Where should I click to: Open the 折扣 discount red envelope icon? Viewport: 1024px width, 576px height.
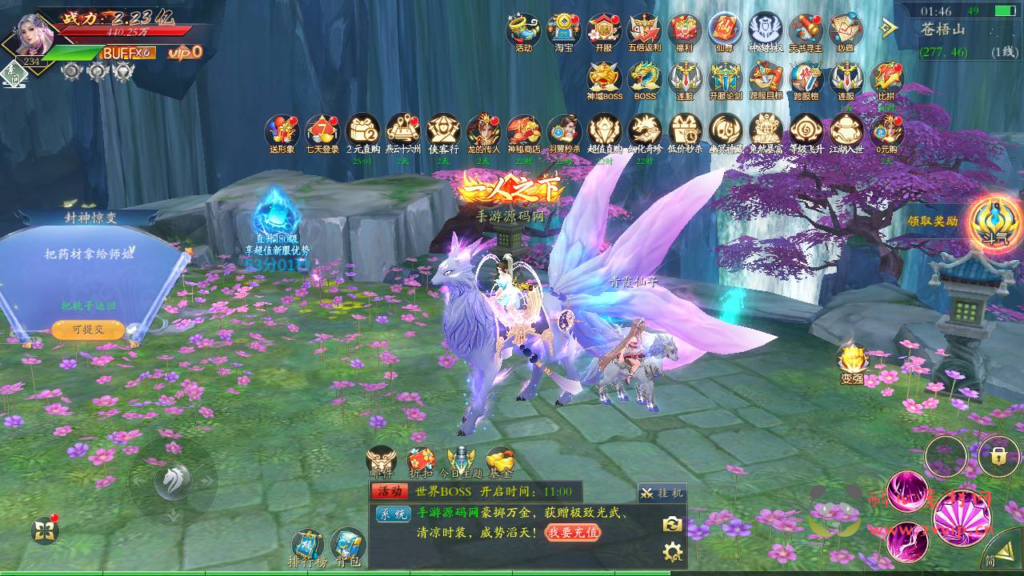[x=421, y=461]
